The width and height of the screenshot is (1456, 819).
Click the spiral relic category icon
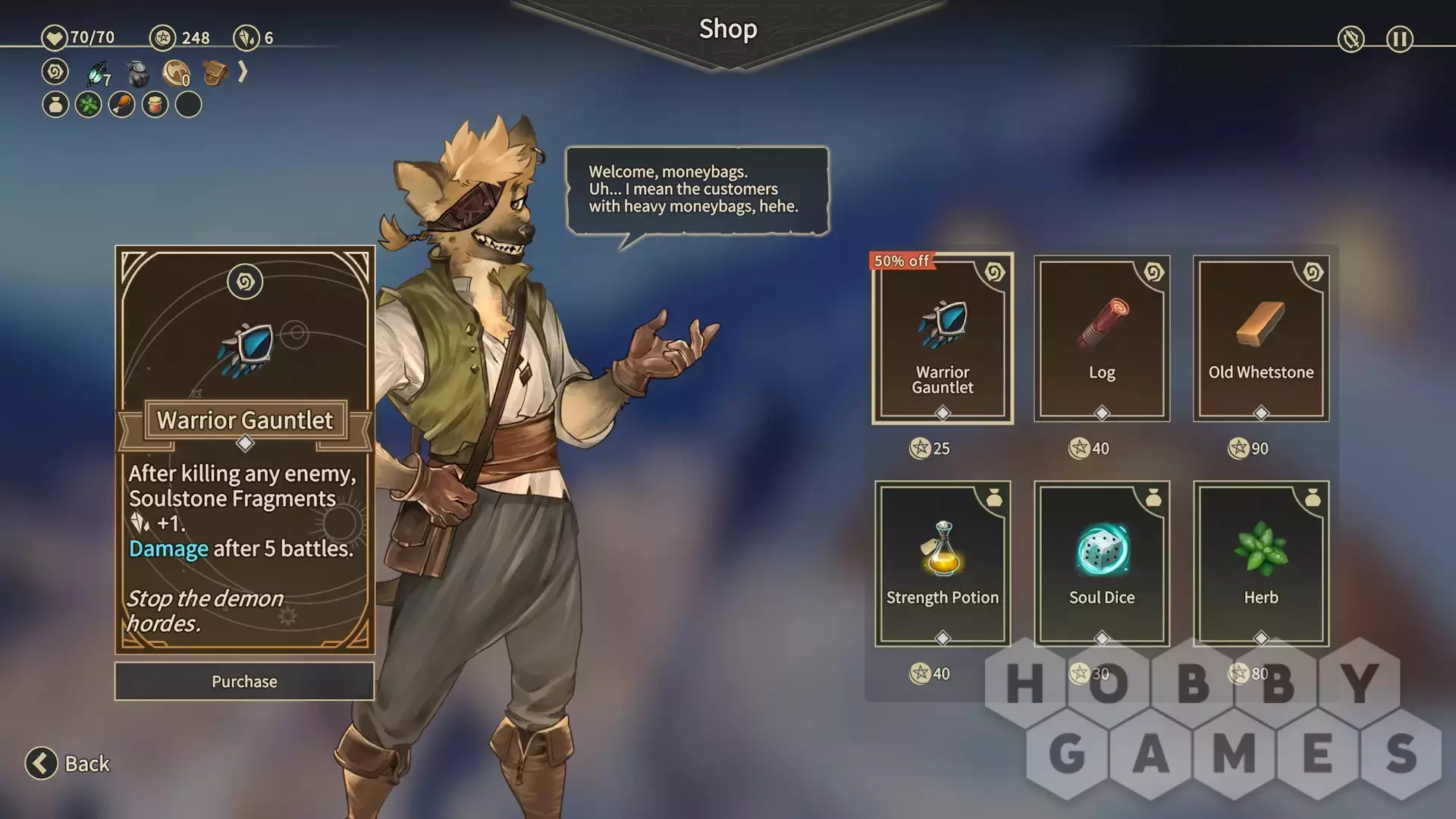pyautogui.click(x=55, y=72)
